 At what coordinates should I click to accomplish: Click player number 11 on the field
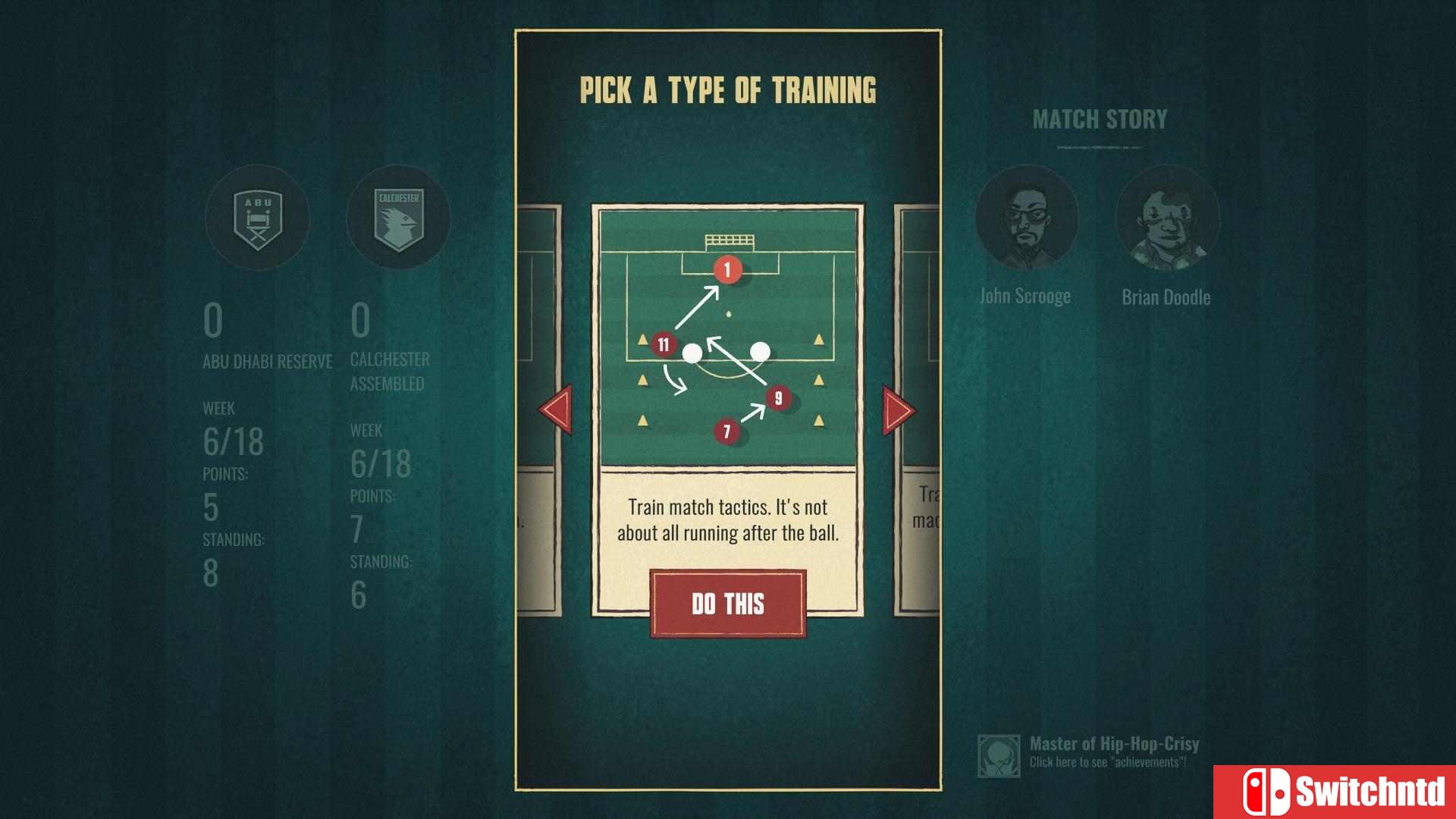[663, 344]
